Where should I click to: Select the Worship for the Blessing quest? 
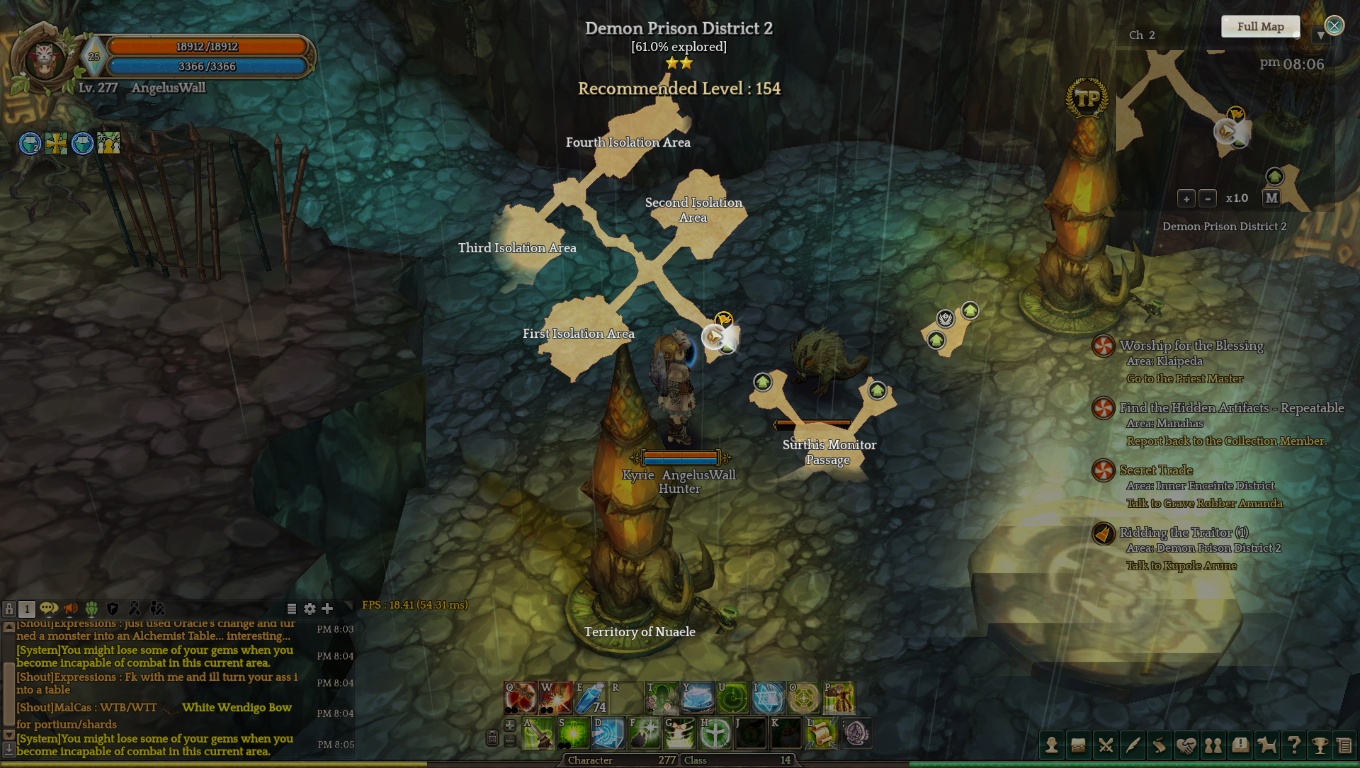[1191, 346]
